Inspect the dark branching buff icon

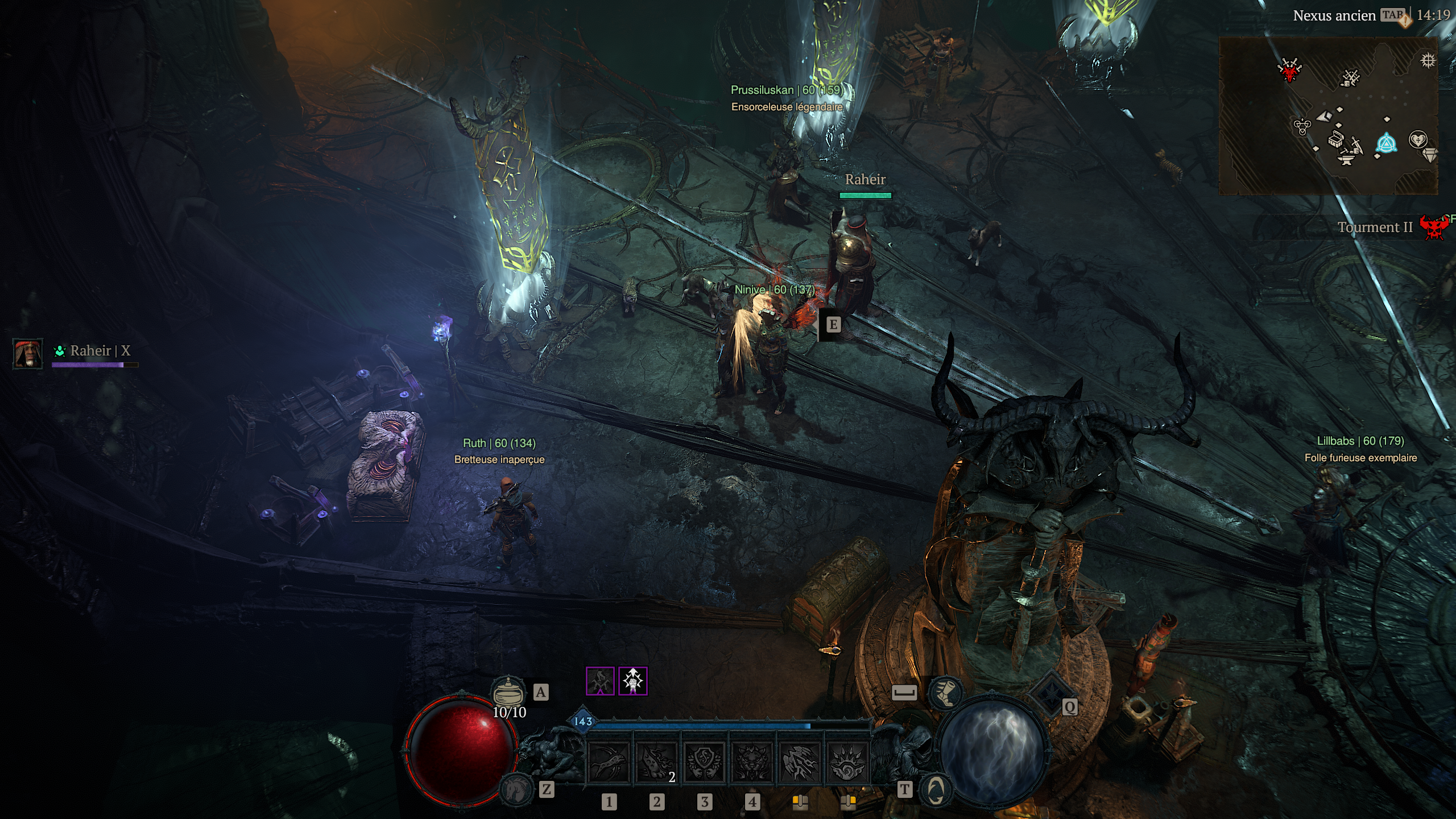(600, 681)
